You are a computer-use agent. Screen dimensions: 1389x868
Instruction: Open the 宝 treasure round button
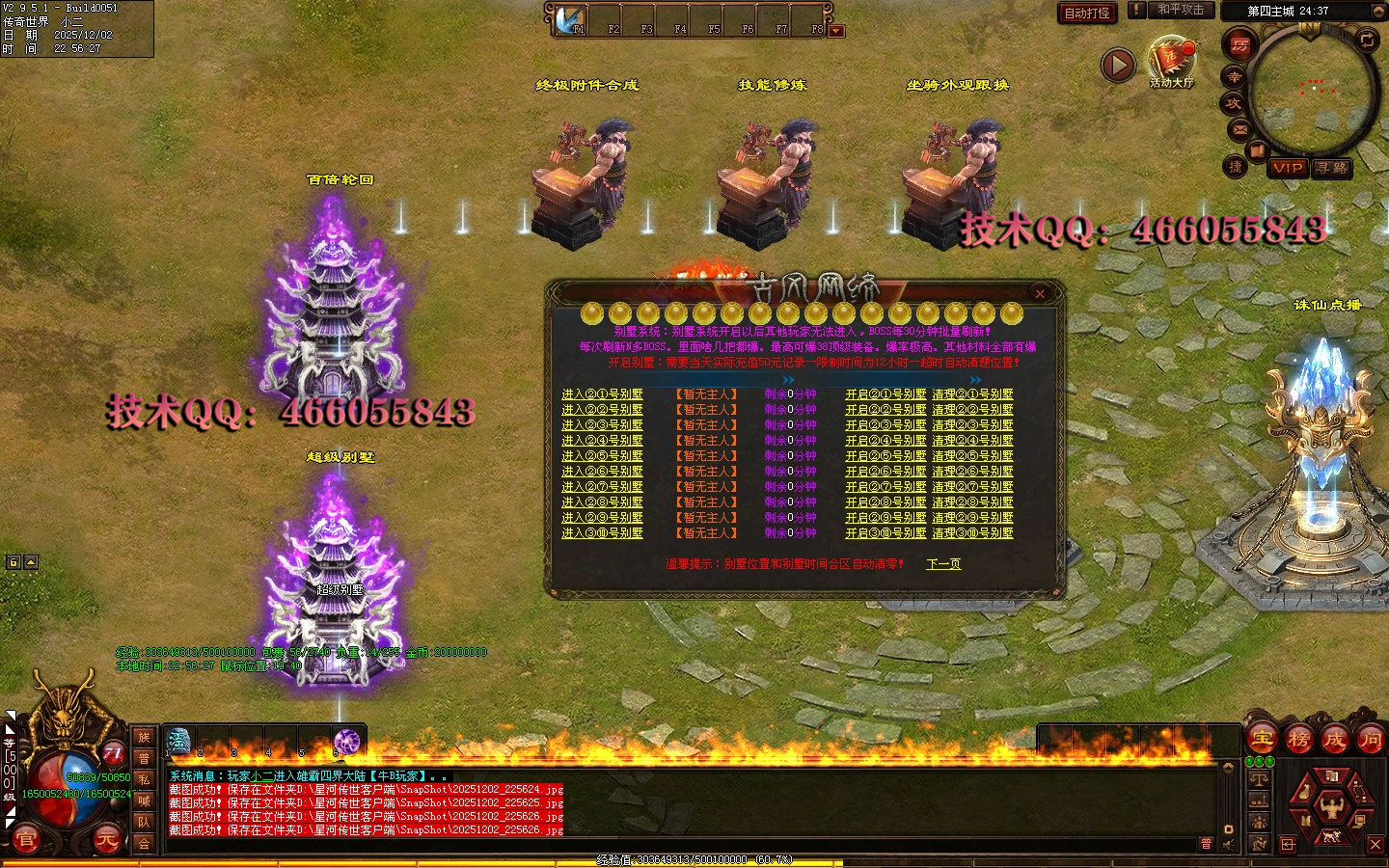pyautogui.click(x=1262, y=740)
